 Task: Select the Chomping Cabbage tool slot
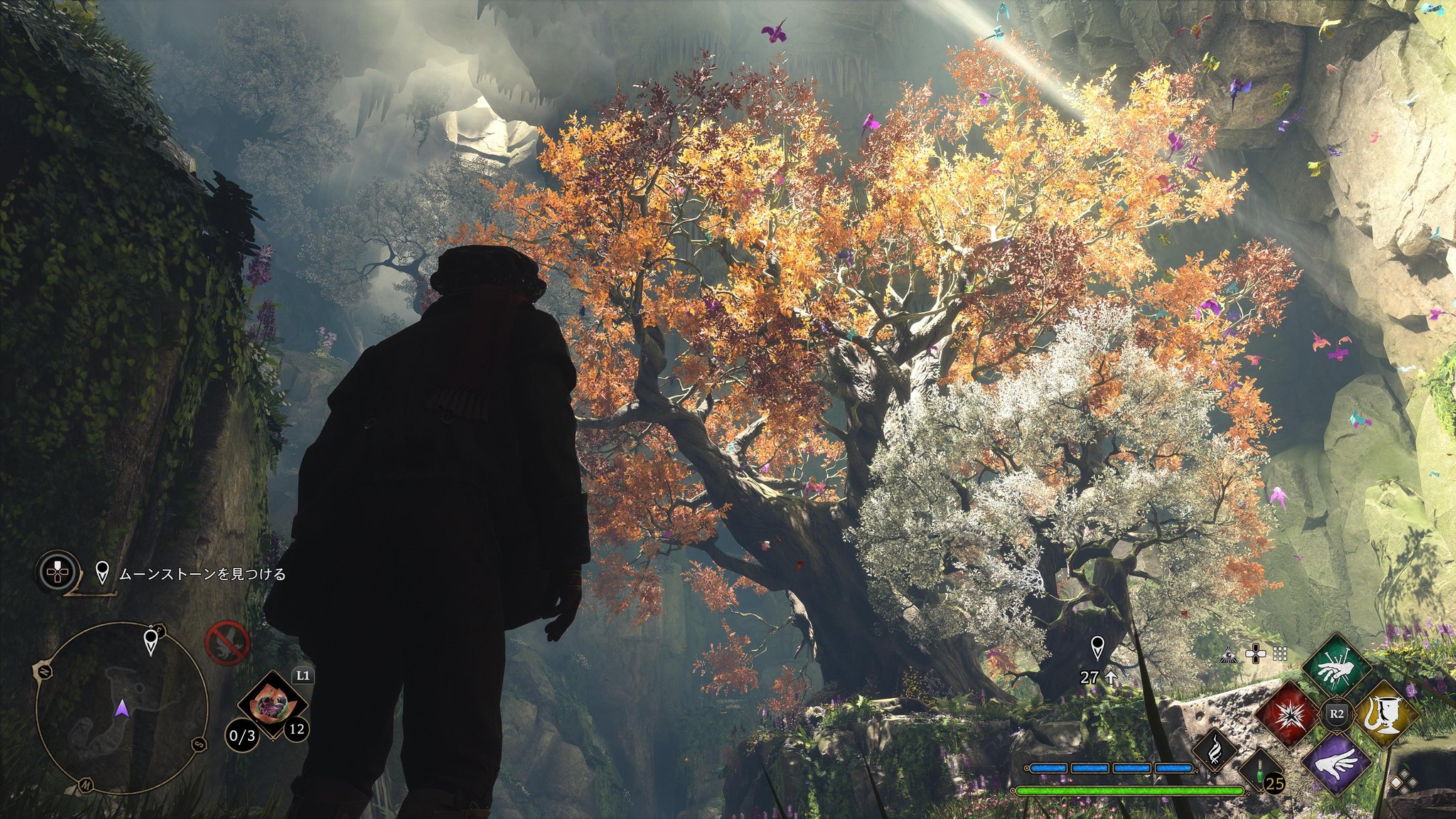[272, 705]
